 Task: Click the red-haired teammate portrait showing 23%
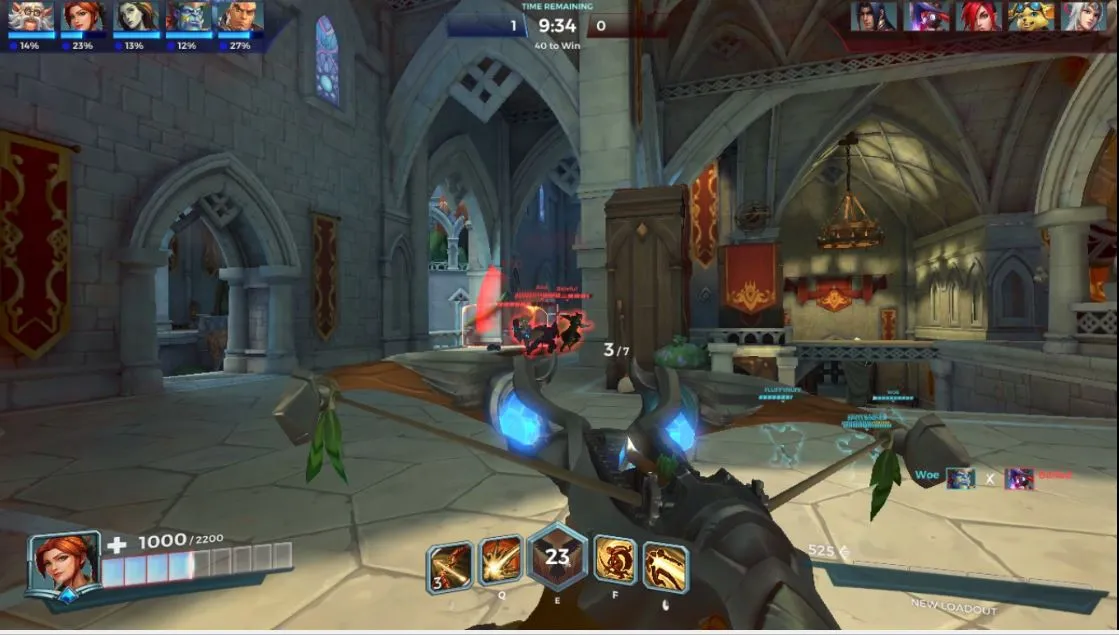click(x=83, y=17)
